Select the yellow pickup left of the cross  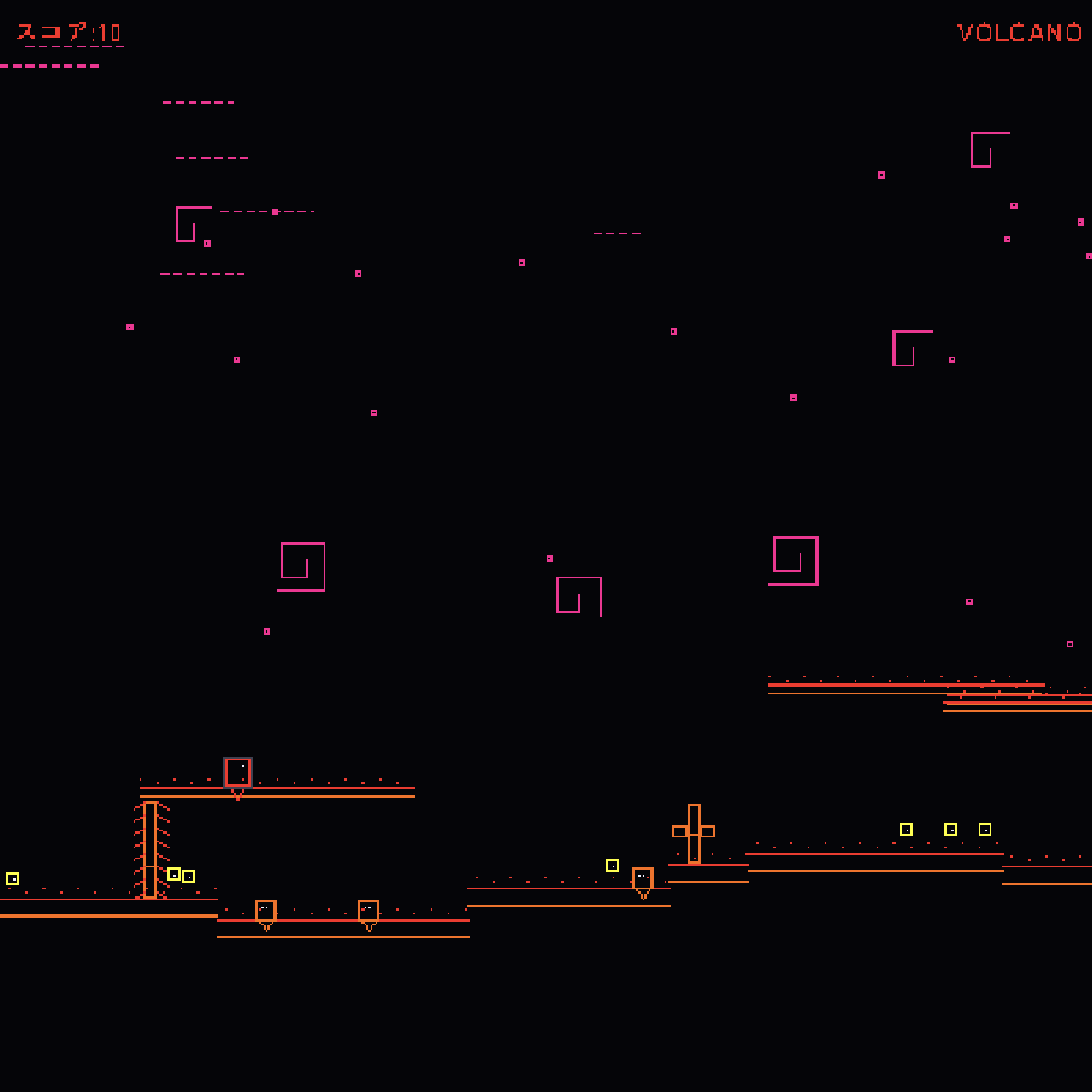[x=613, y=864]
